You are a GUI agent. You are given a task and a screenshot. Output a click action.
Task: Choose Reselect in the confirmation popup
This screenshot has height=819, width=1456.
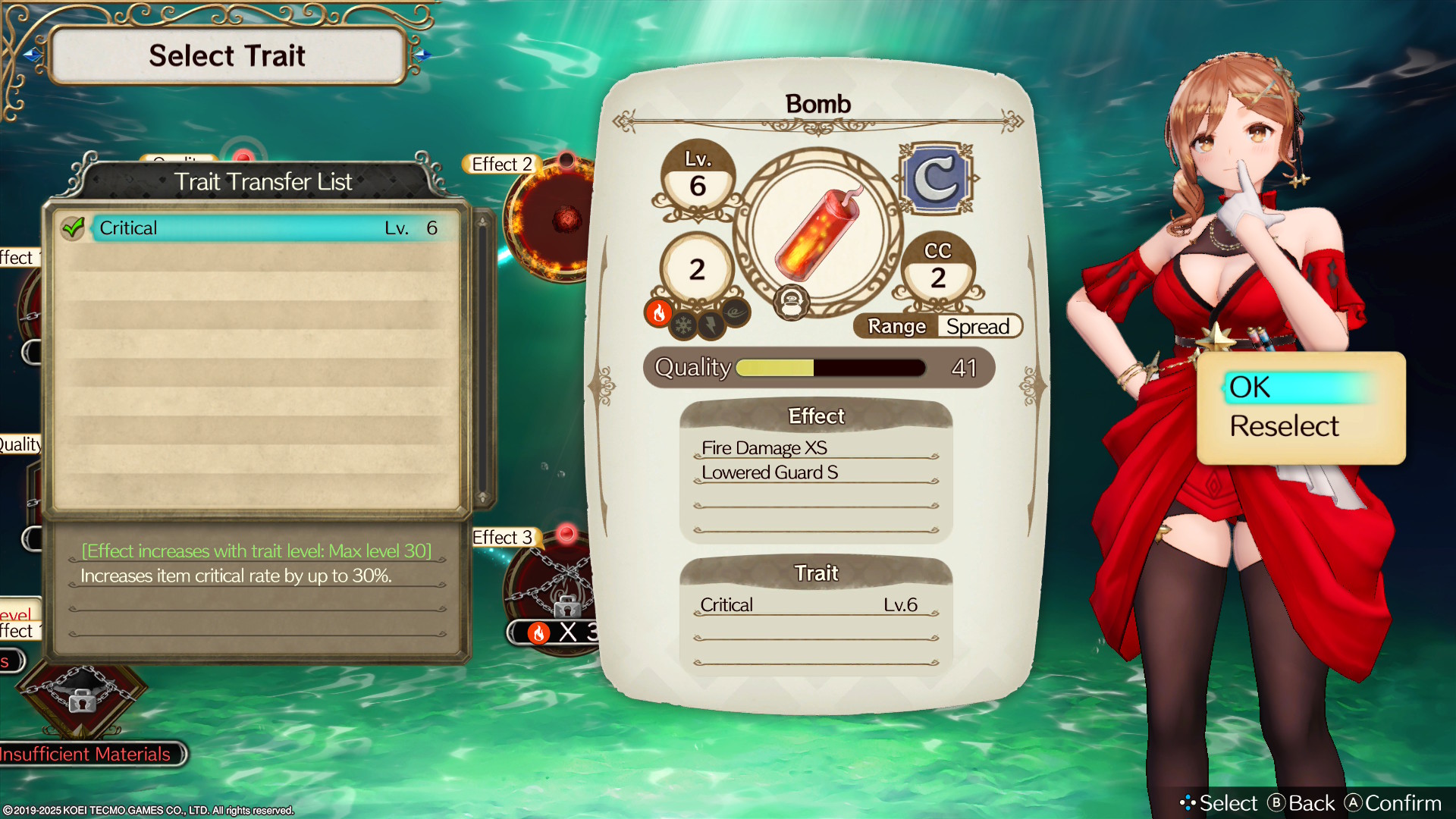(x=1284, y=426)
